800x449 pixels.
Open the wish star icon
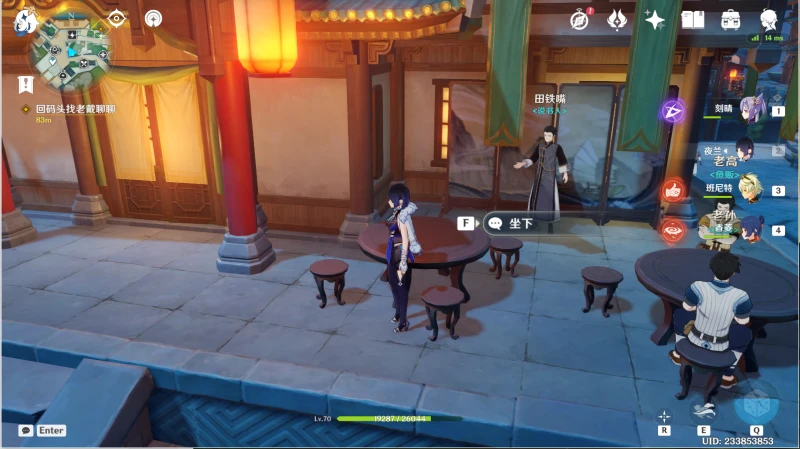point(655,19)
